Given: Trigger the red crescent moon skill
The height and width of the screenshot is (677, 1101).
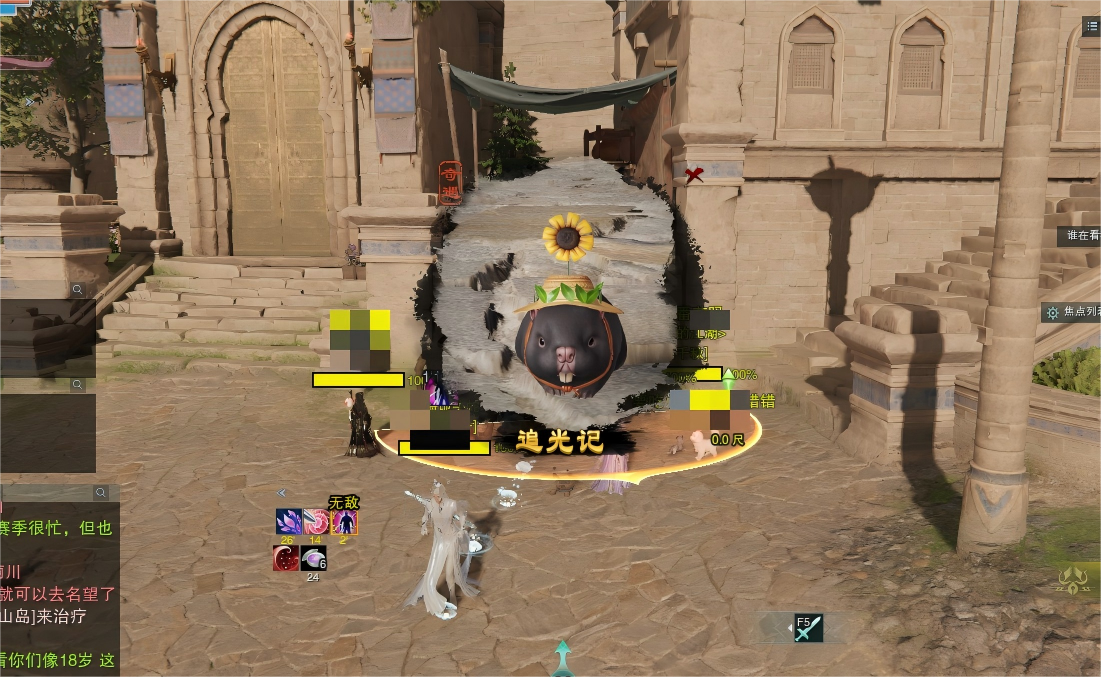Looking at the screenshot, I should click(286, 558).
